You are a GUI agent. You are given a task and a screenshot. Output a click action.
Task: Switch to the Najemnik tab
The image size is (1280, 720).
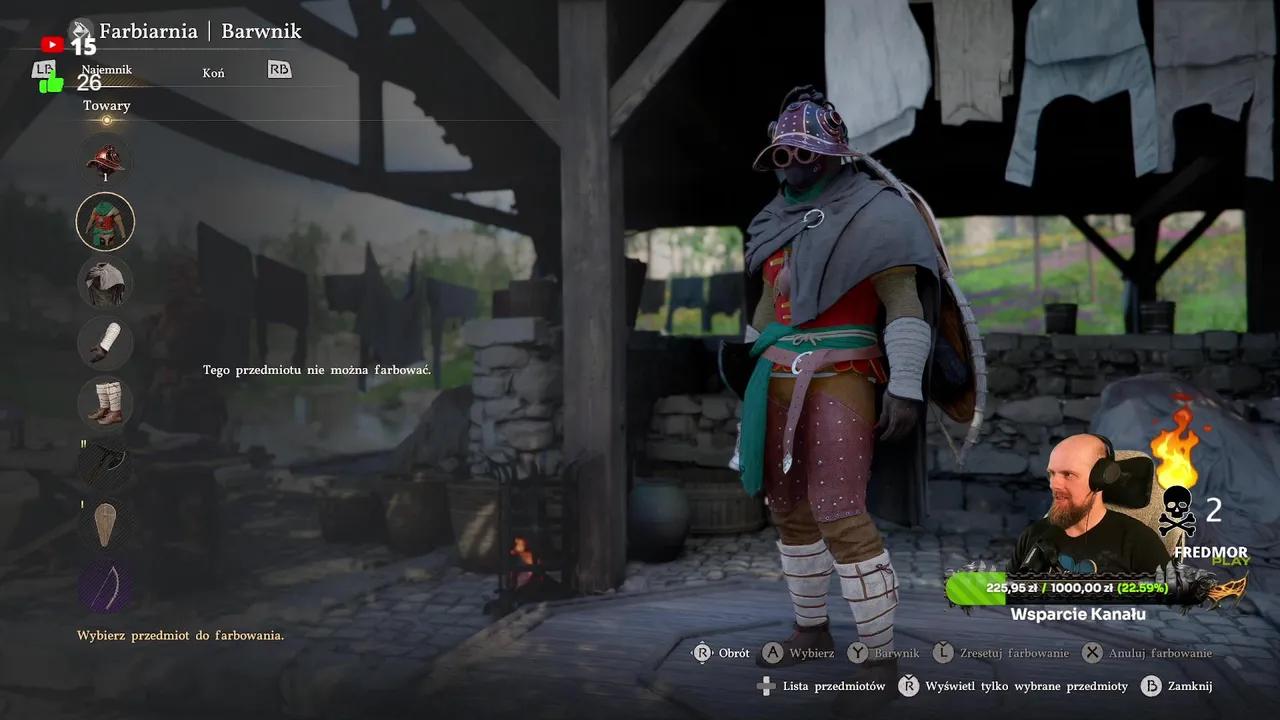click(x=107, y=70)
